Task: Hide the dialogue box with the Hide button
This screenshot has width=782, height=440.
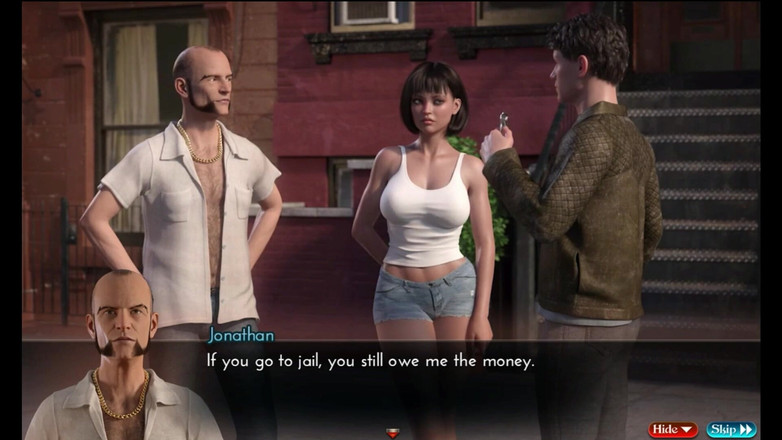Action: [673, 429]
